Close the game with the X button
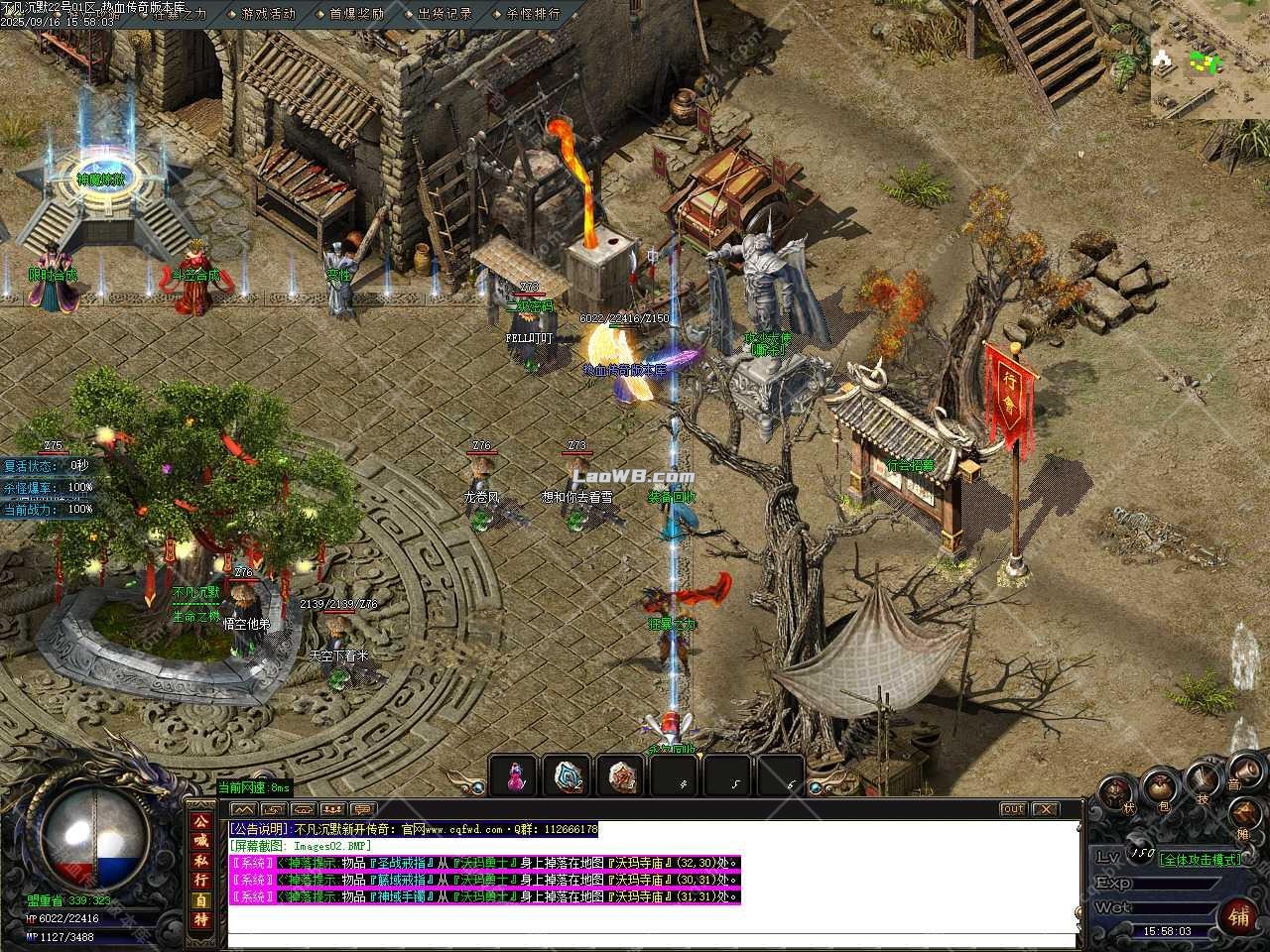The width and height of the screenshot is (1270, 952). pos(1046,809)
